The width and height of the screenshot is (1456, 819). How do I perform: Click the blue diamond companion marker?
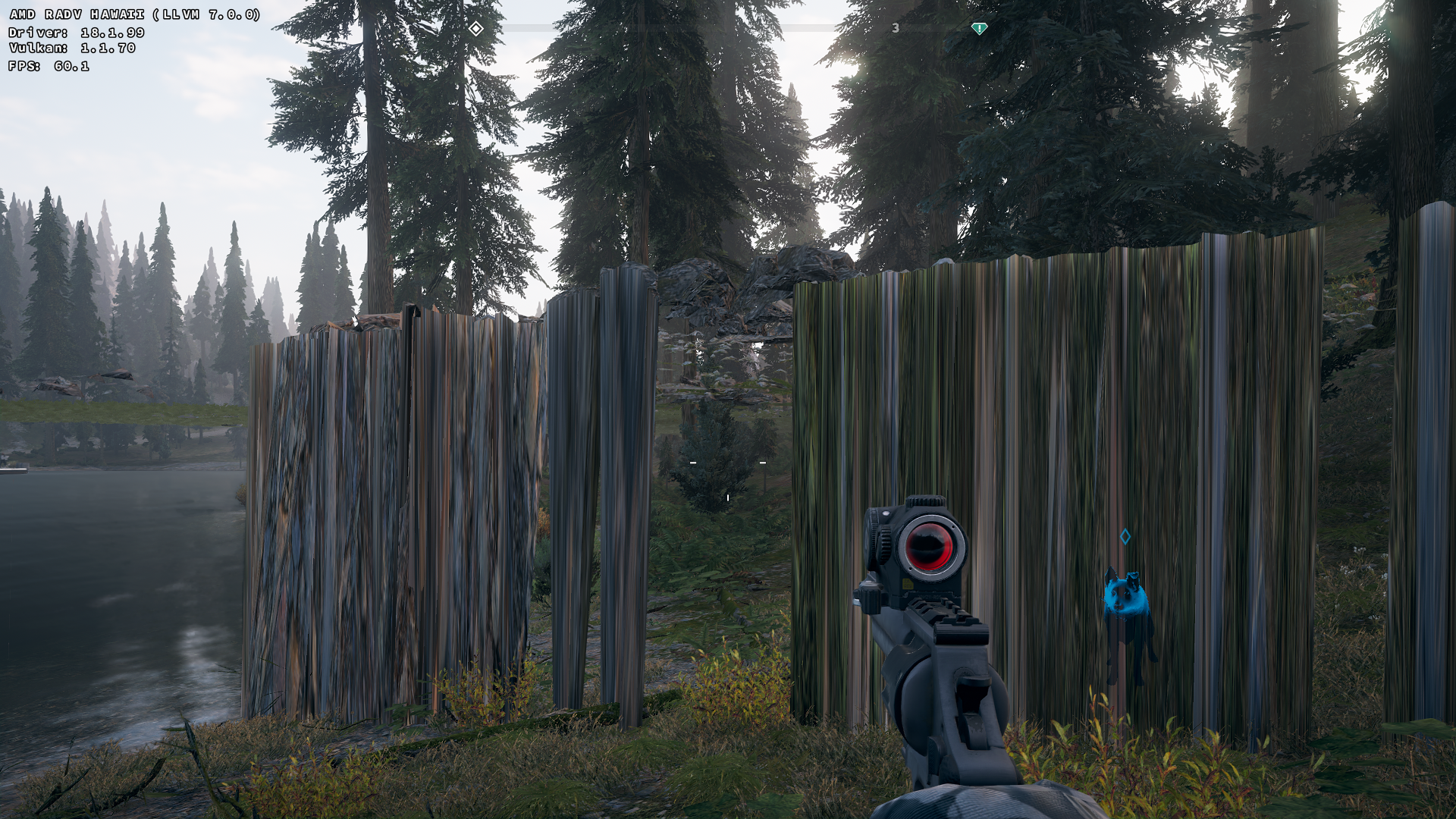(x=1125, y=537)
